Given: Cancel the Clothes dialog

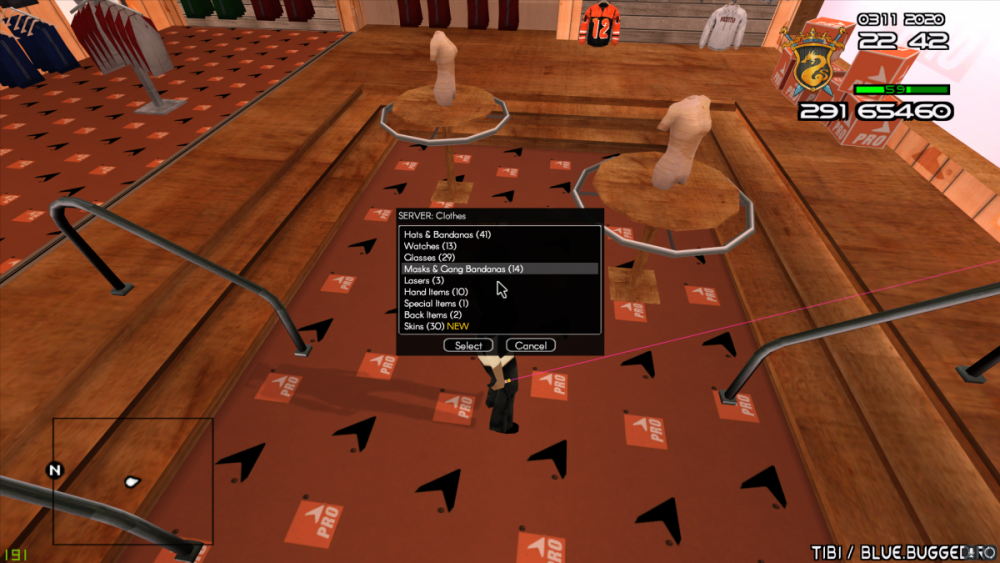Looking at the screenshot, I should pos(530,346).
